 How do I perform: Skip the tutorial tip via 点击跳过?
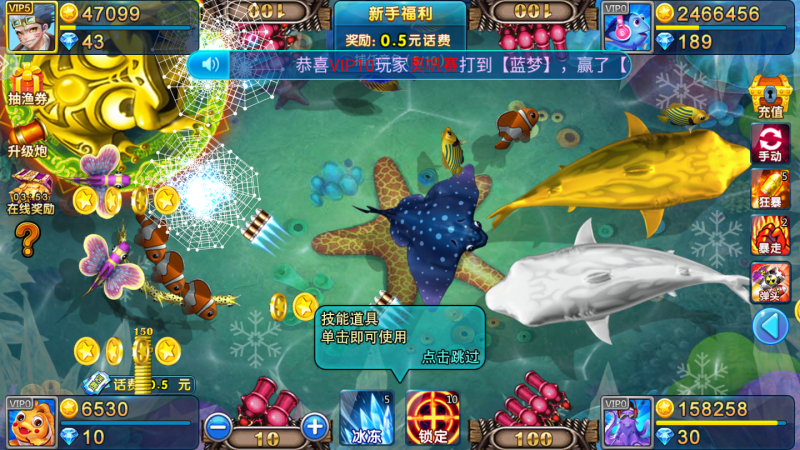pyautogui.click(x=450, y=356)
